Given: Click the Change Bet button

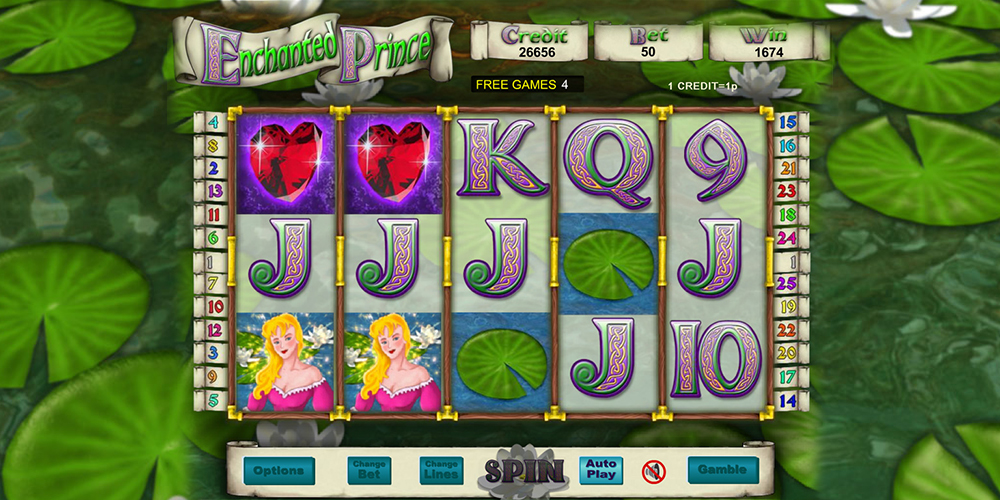Looking at the screenshot, I should point(368,470).
